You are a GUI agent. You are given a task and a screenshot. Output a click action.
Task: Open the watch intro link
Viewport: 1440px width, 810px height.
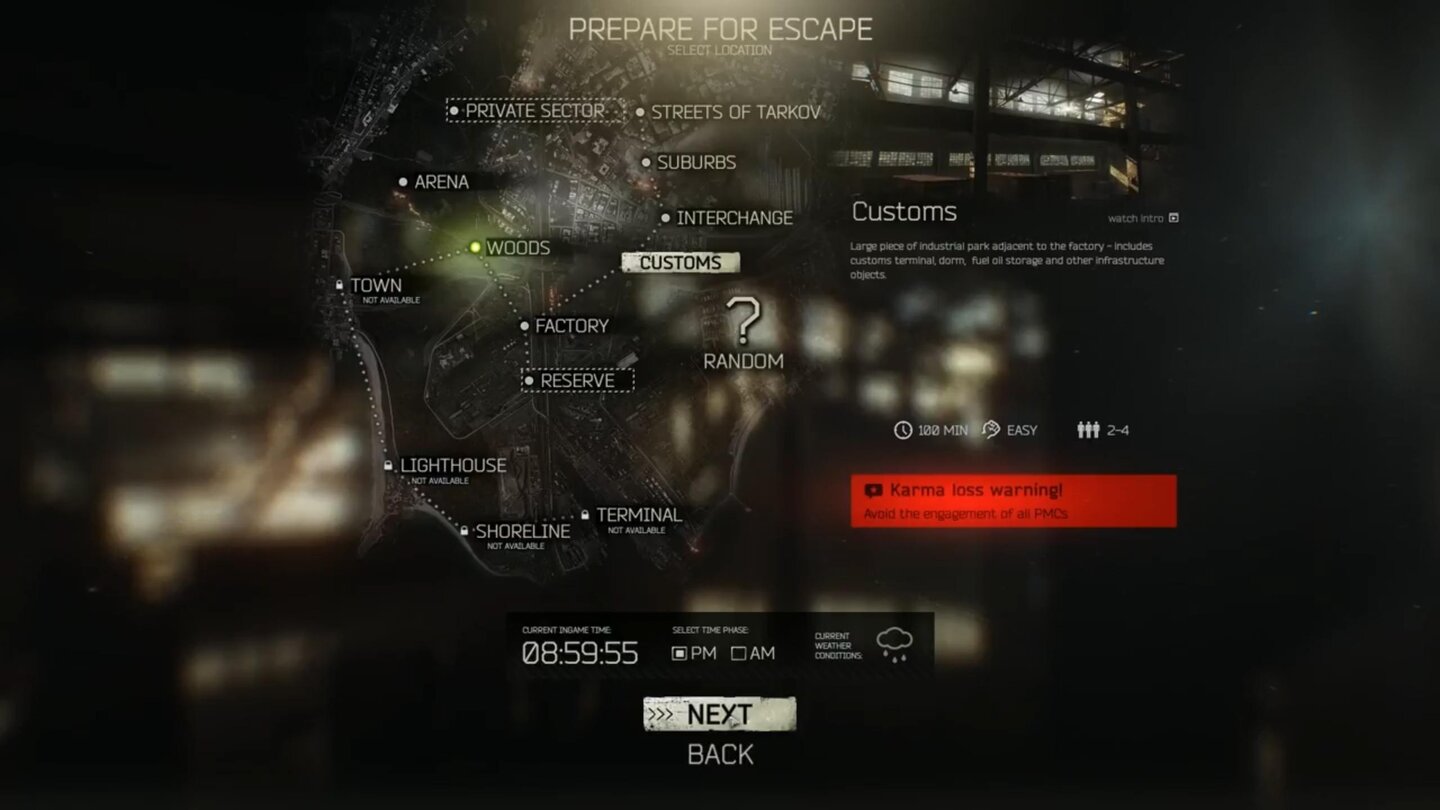[x=1138, y=217]
